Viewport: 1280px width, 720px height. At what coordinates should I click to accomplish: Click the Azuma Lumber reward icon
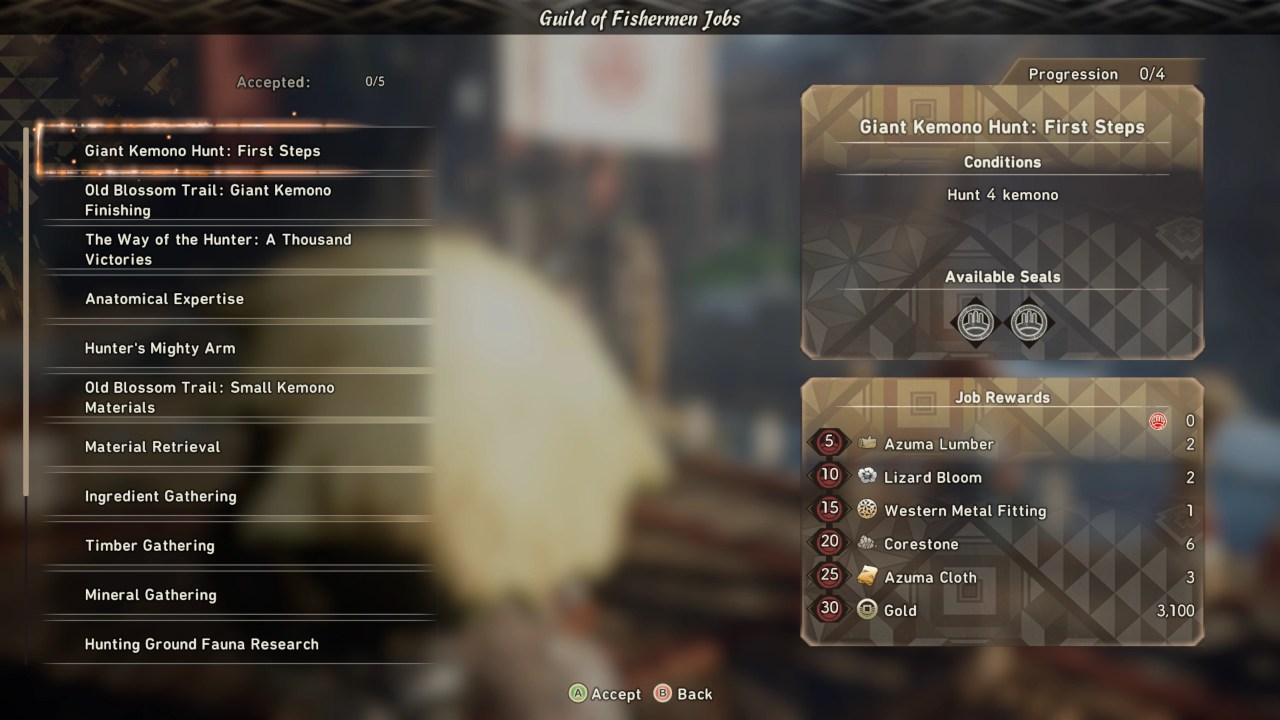867,443
